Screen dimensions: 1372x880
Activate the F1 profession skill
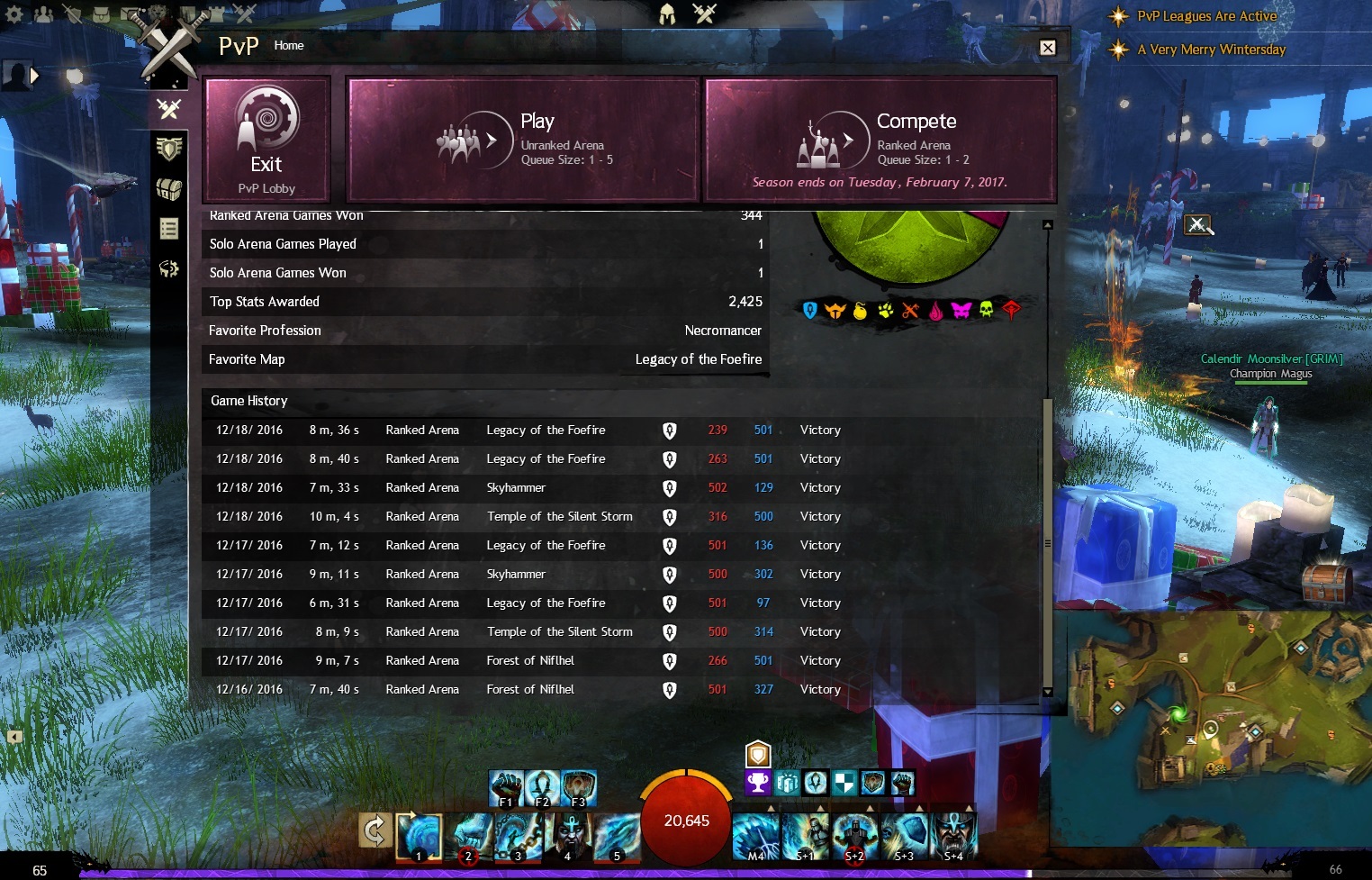point(506,789)
